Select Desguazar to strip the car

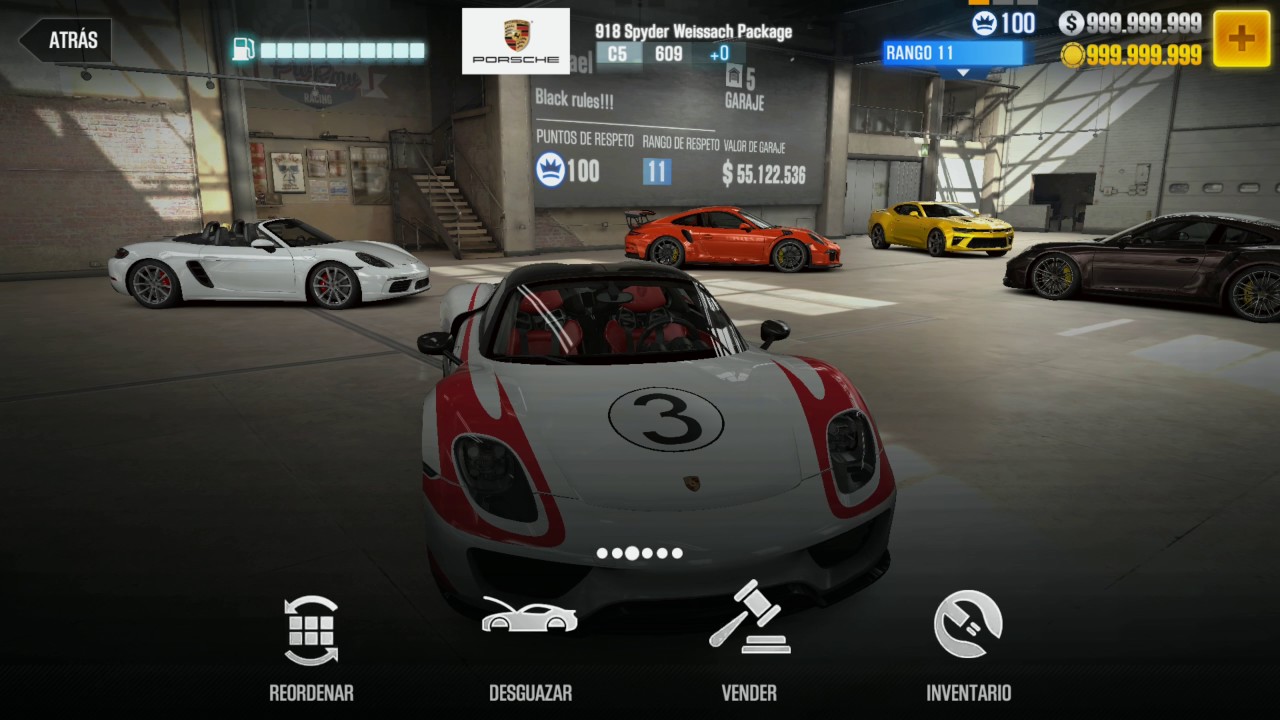point(530,645)
